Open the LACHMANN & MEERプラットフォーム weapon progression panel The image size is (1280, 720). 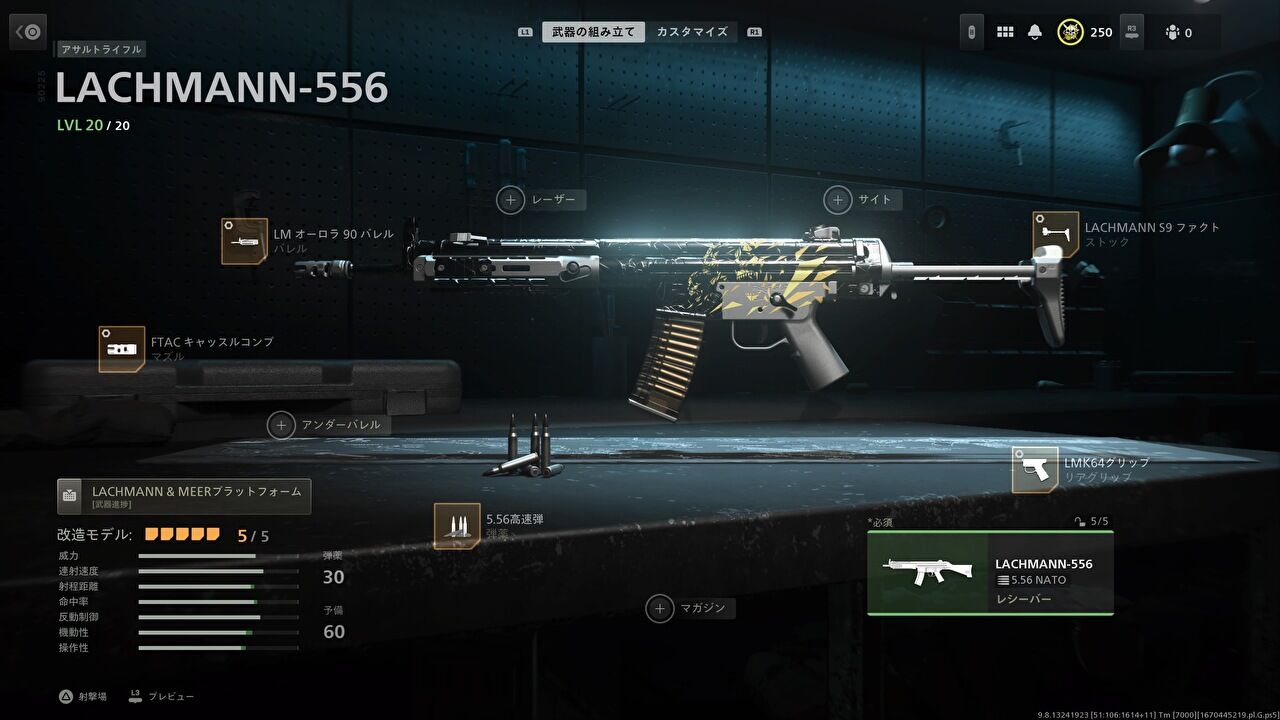tap(183, 493)
